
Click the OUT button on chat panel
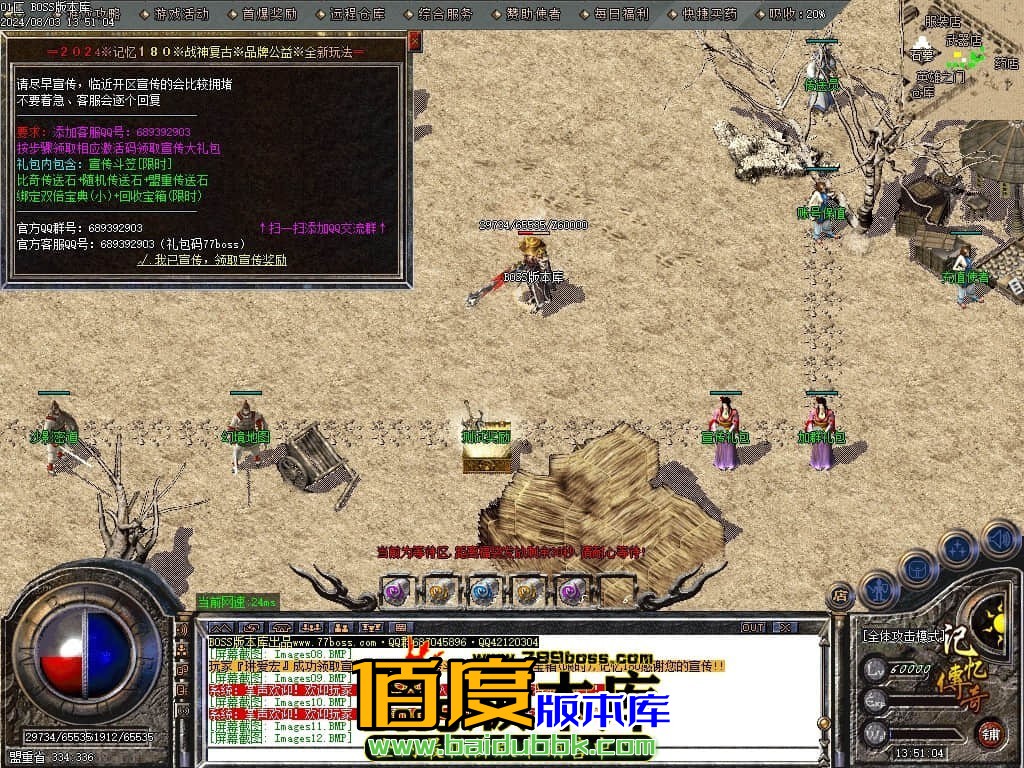pyautogui.click(x=752, y=627)
